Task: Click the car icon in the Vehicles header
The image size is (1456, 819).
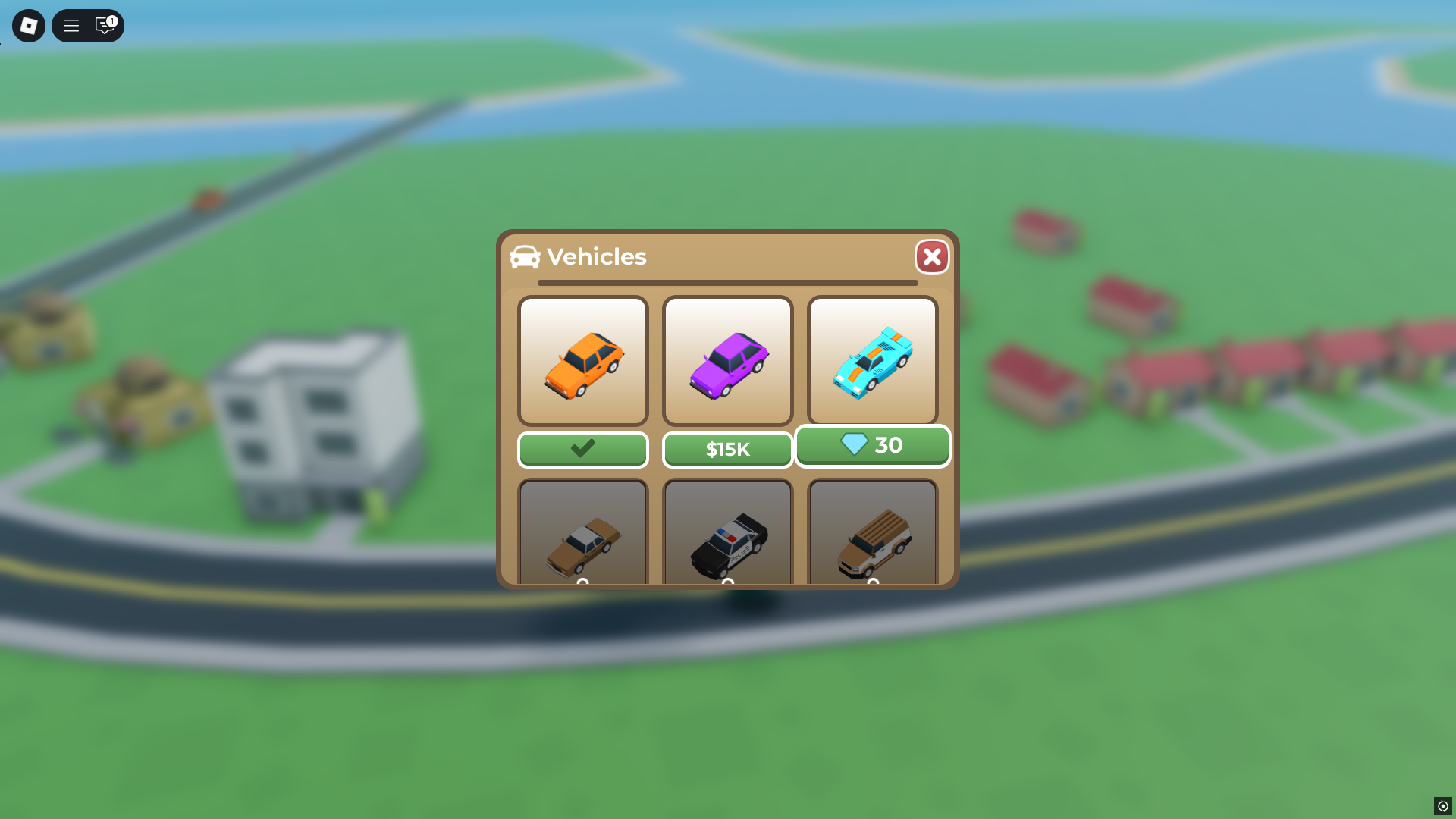Action: [526, 257]
